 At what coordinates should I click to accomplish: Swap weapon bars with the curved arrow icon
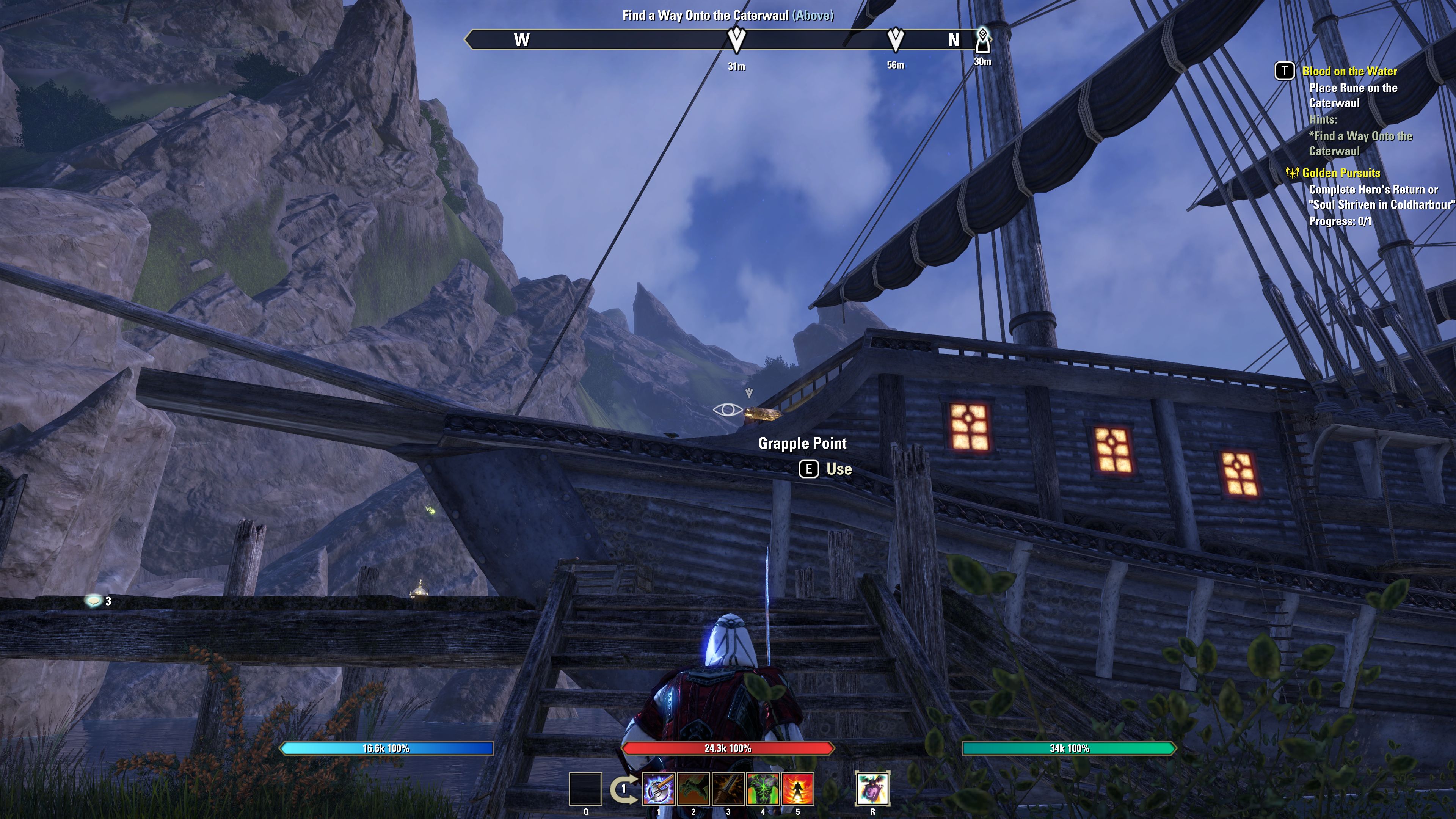click(x=623, y=789)
